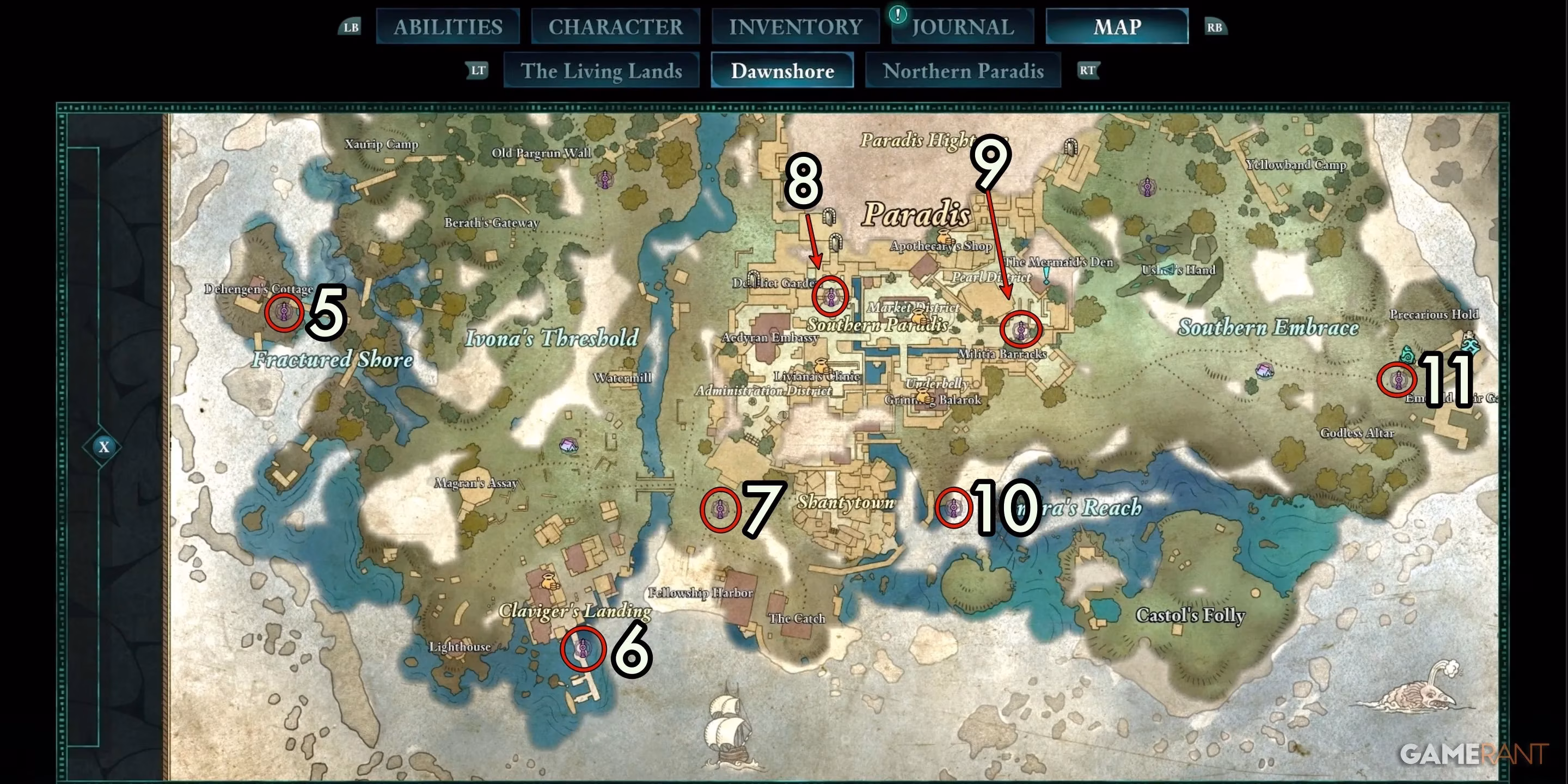The height and width of the screenshot is (784, 1568).
Task: Select the Dawnshore region tab
Action: coord(782,71)
